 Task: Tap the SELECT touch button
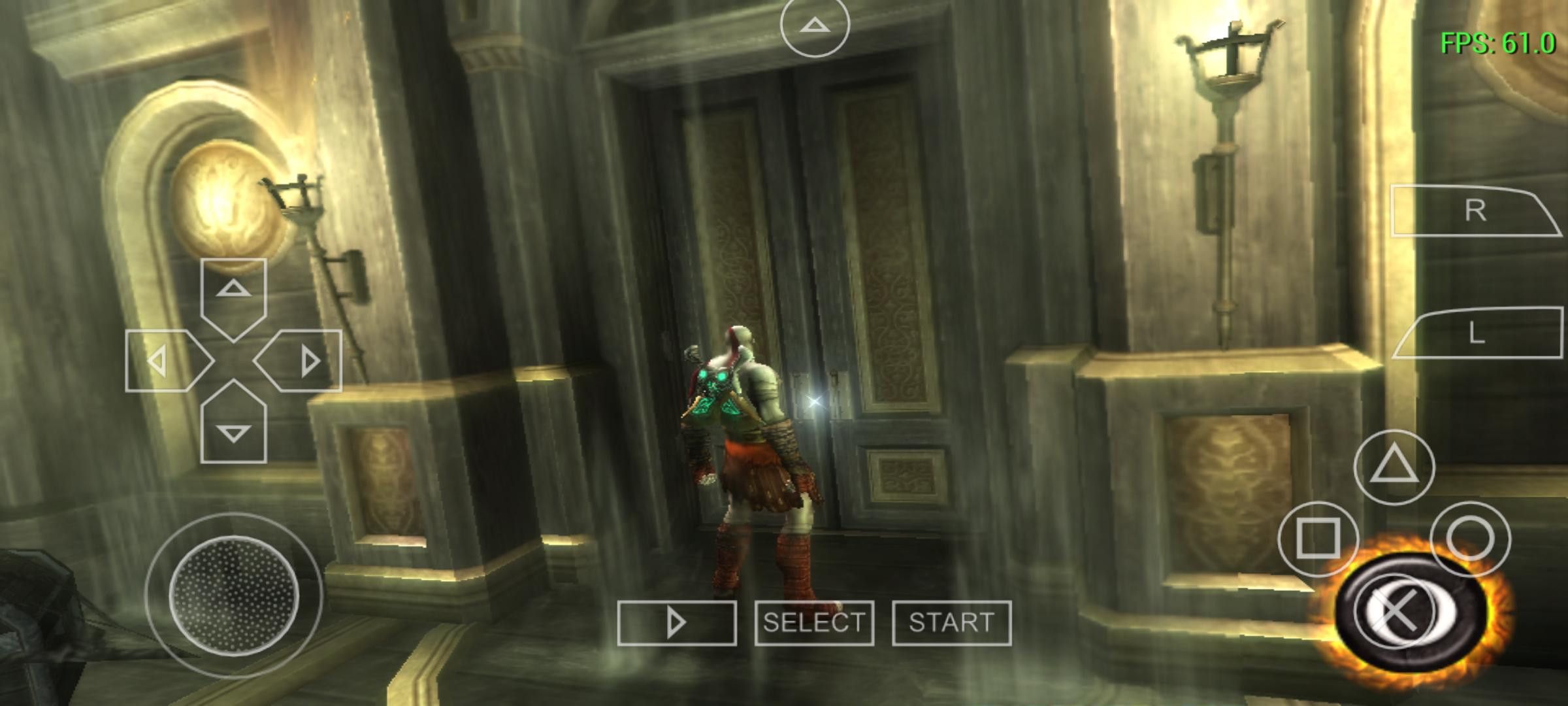click(x=814, y=623)
